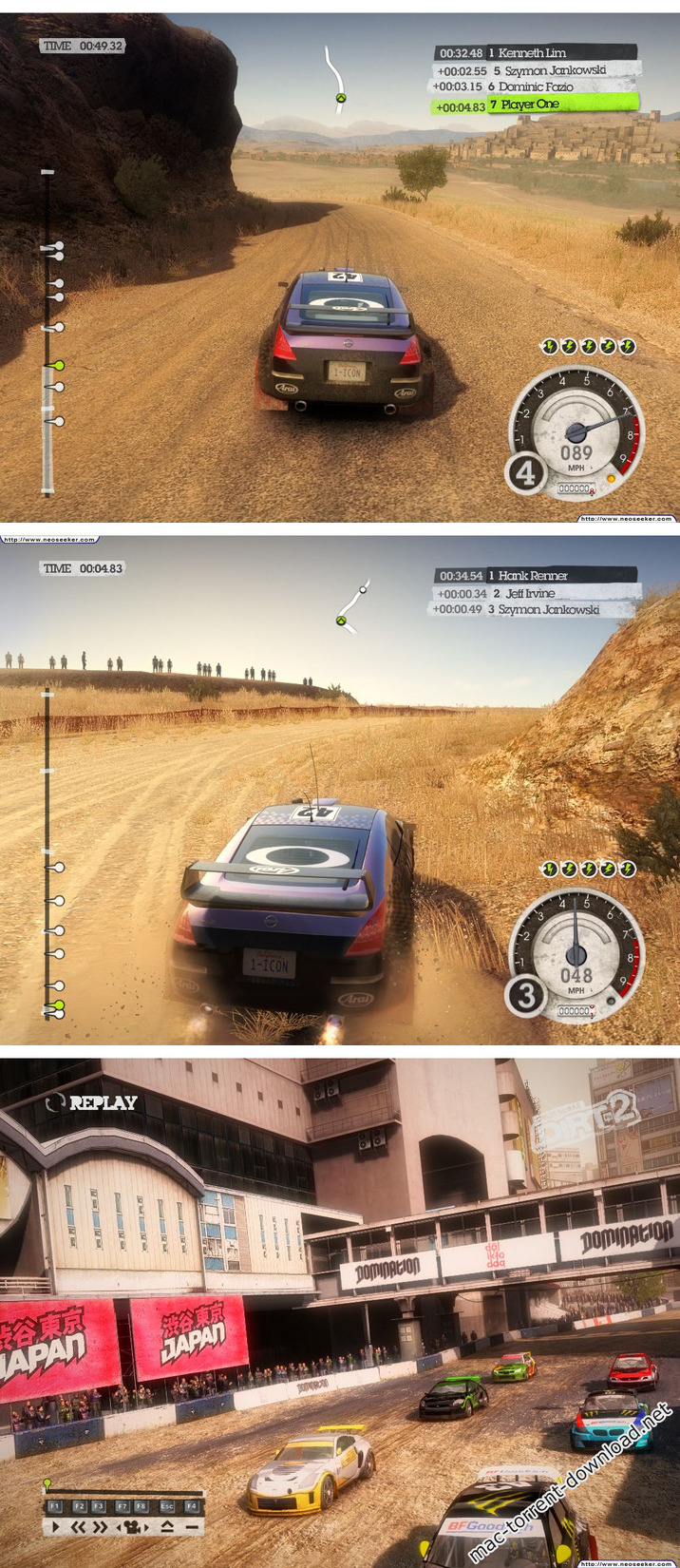
Task: Switch to the previous replay camera
Action: point(118,1526)
